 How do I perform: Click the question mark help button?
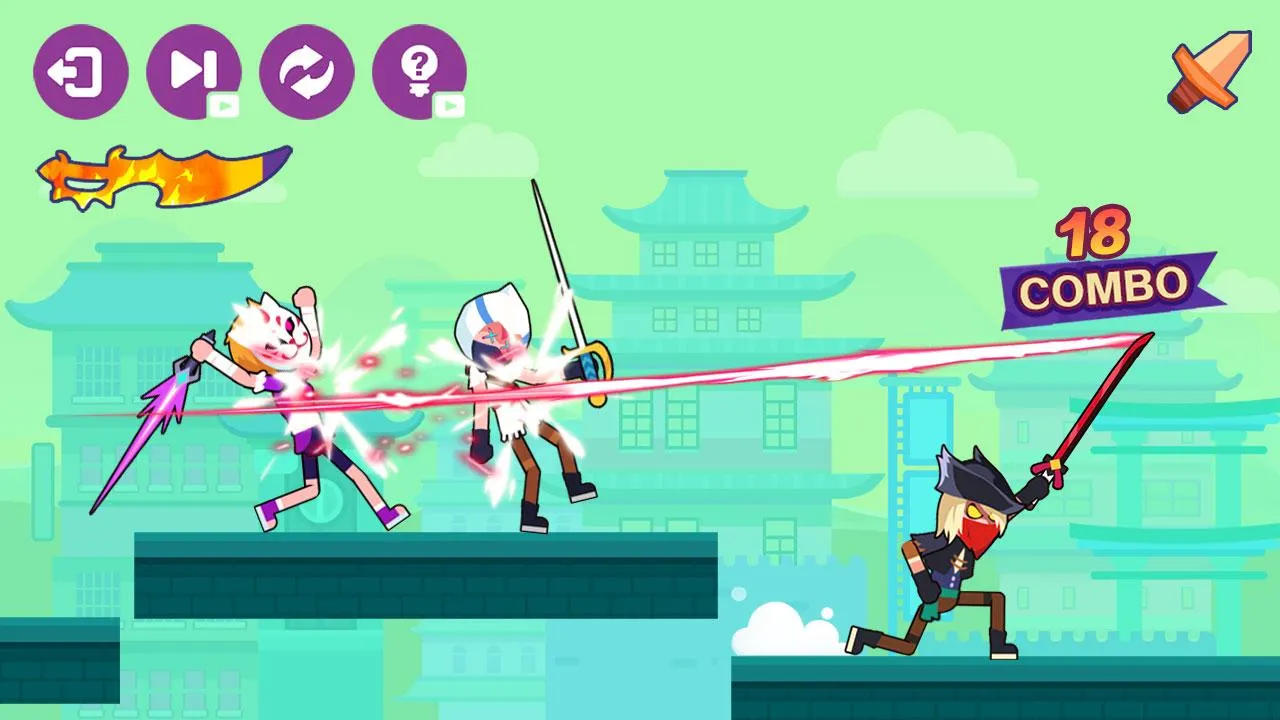(x=419, y=70)
